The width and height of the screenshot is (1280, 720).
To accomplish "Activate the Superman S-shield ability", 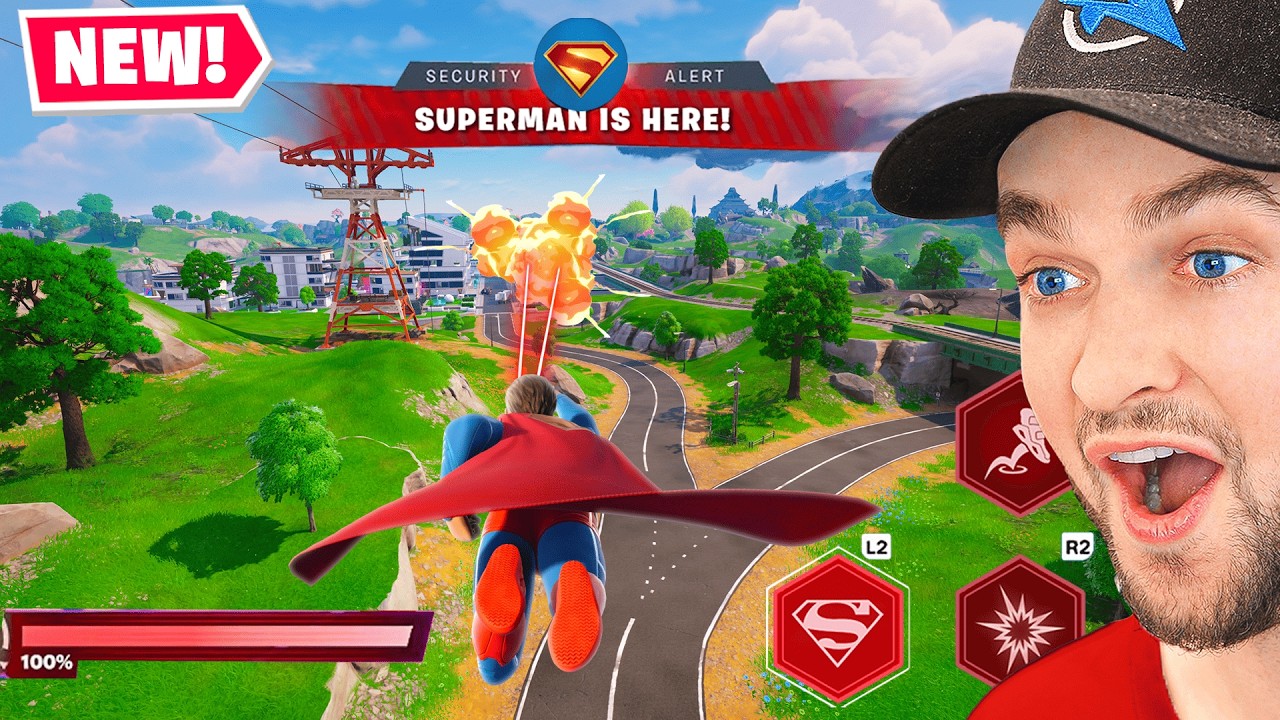I will (x=837, y=628).
